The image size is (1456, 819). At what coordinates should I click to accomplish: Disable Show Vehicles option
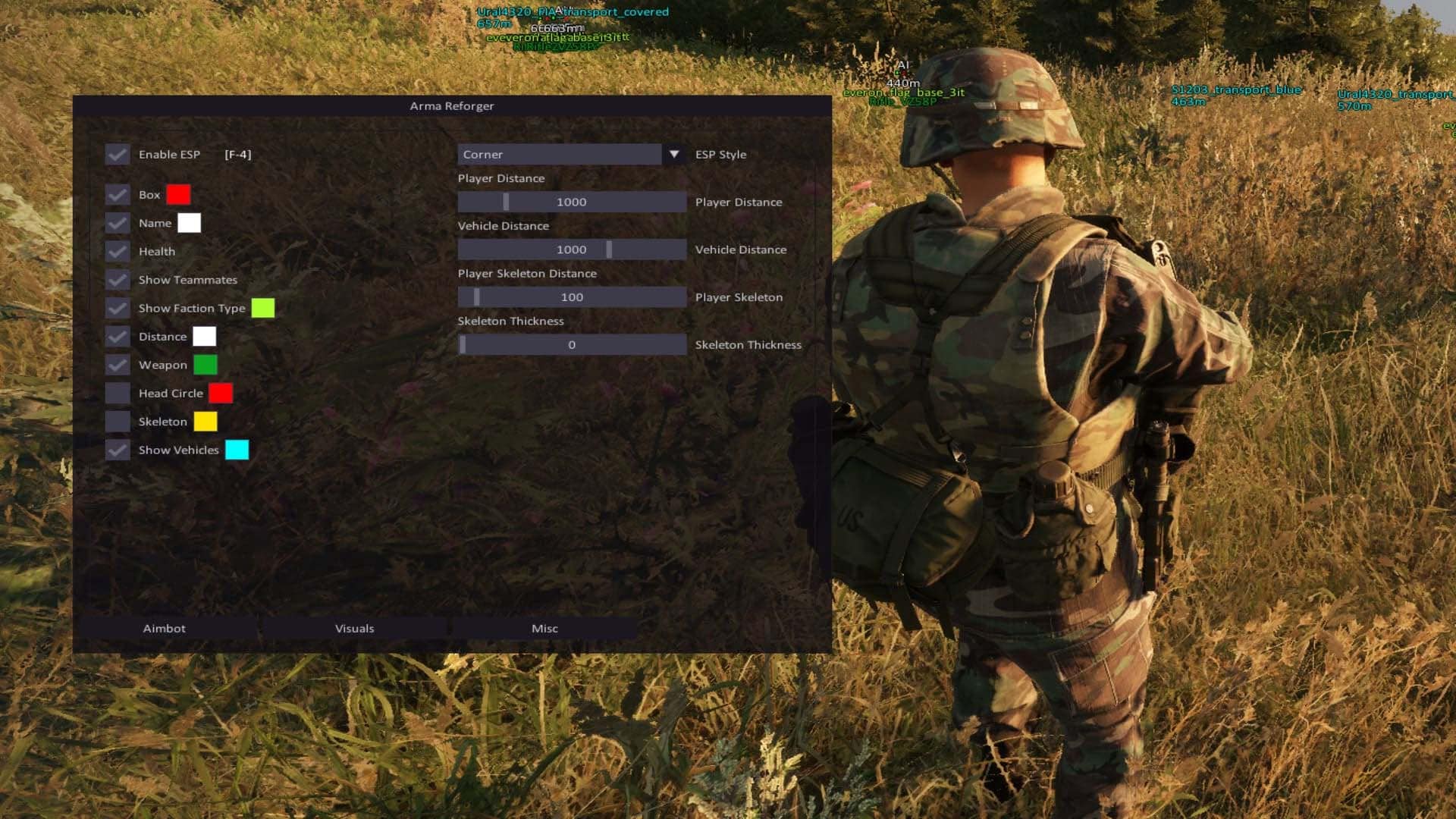click(x=118, y=450)
